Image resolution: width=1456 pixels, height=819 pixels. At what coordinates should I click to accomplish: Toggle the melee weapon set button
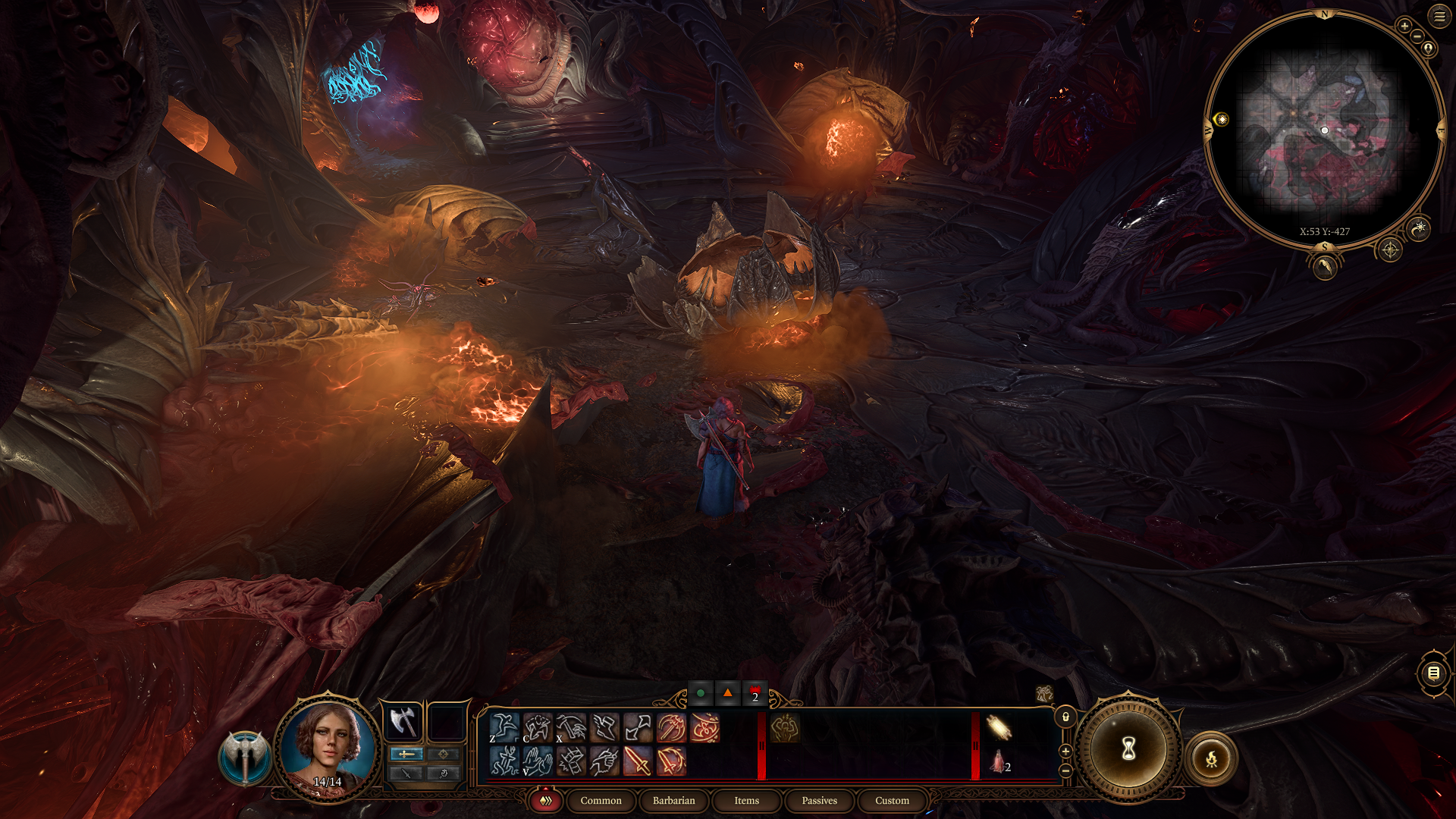click(406, 754)
